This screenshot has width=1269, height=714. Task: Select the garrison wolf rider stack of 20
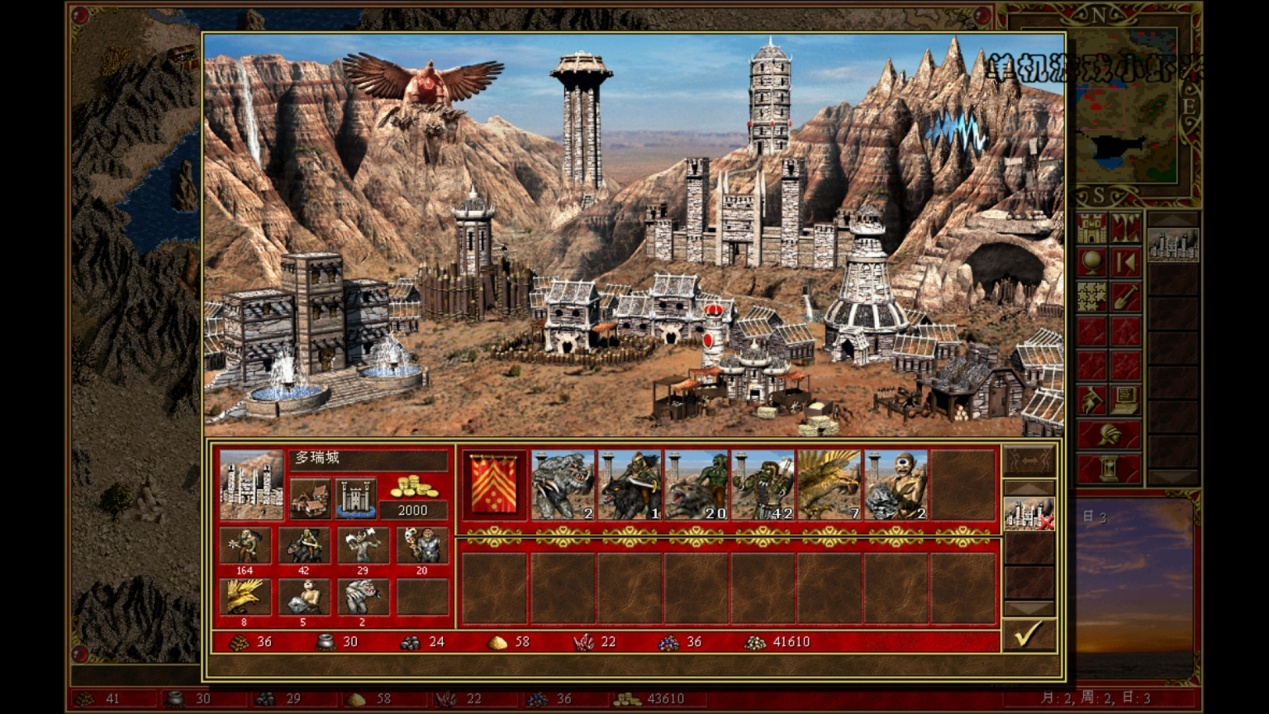695,485
